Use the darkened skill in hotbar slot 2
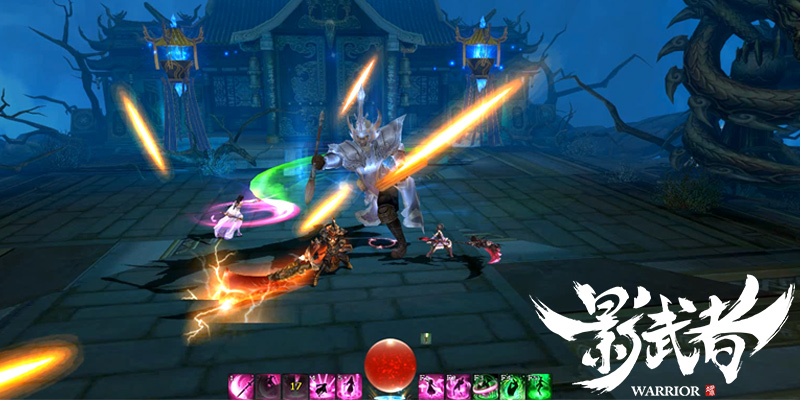 268,385
